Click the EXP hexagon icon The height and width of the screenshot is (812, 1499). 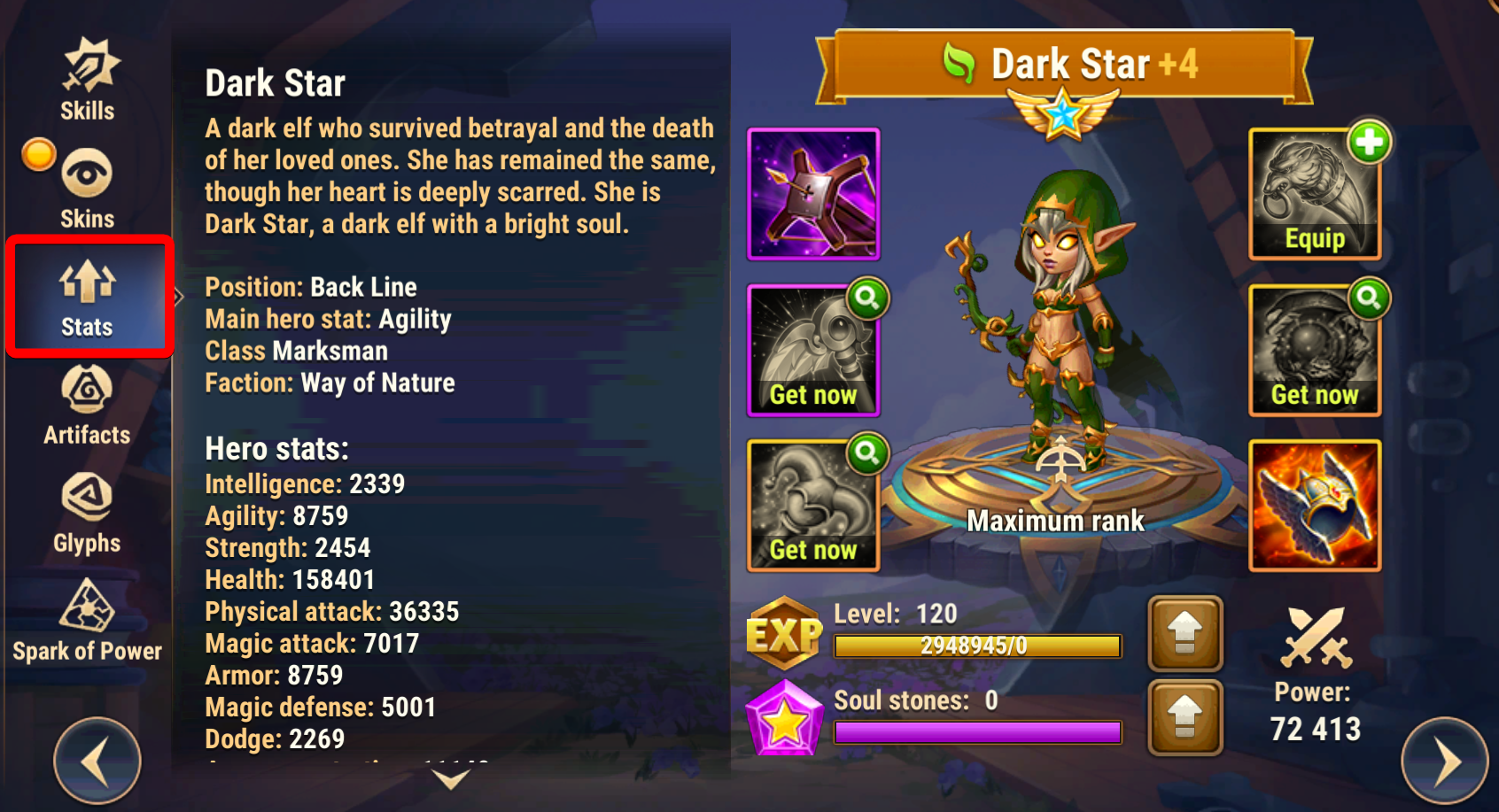[x=784, y=633]
